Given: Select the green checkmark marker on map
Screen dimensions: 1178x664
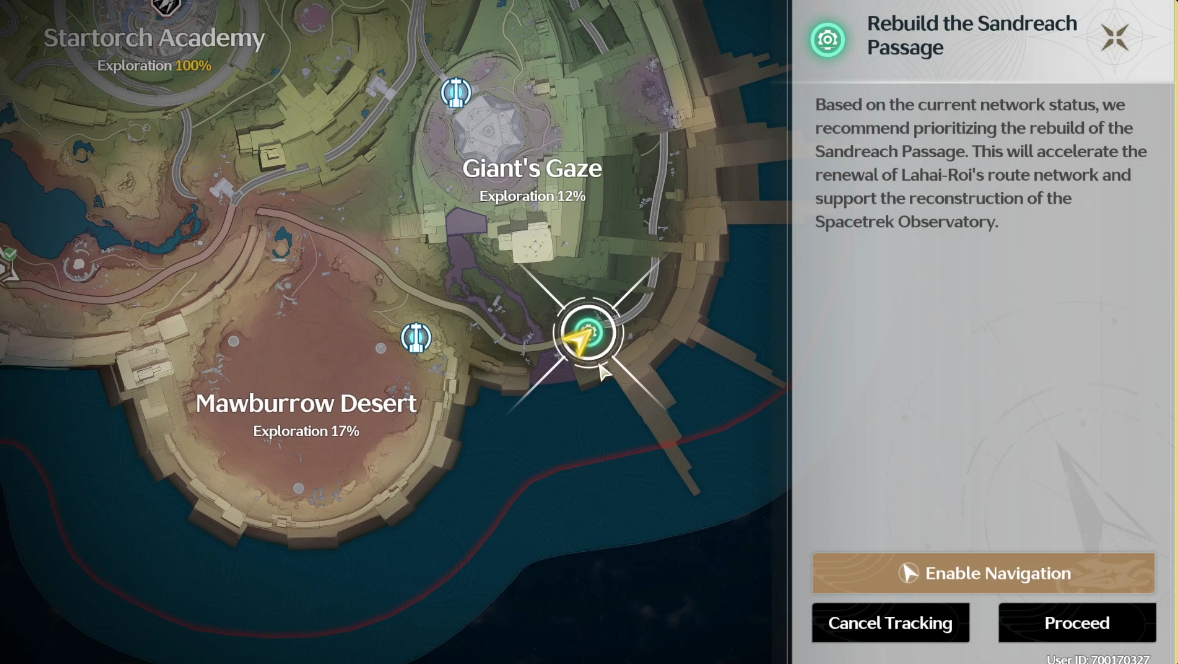Looking at the screenshot, I should click(x=8, y=256).
